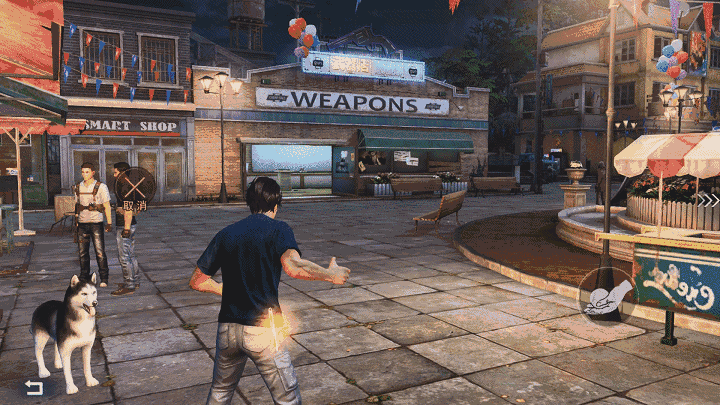This screenshot has height=405, width=720.
Task: Expand the triple-chevron arrows panel
Action: click(x=708, y=199)
